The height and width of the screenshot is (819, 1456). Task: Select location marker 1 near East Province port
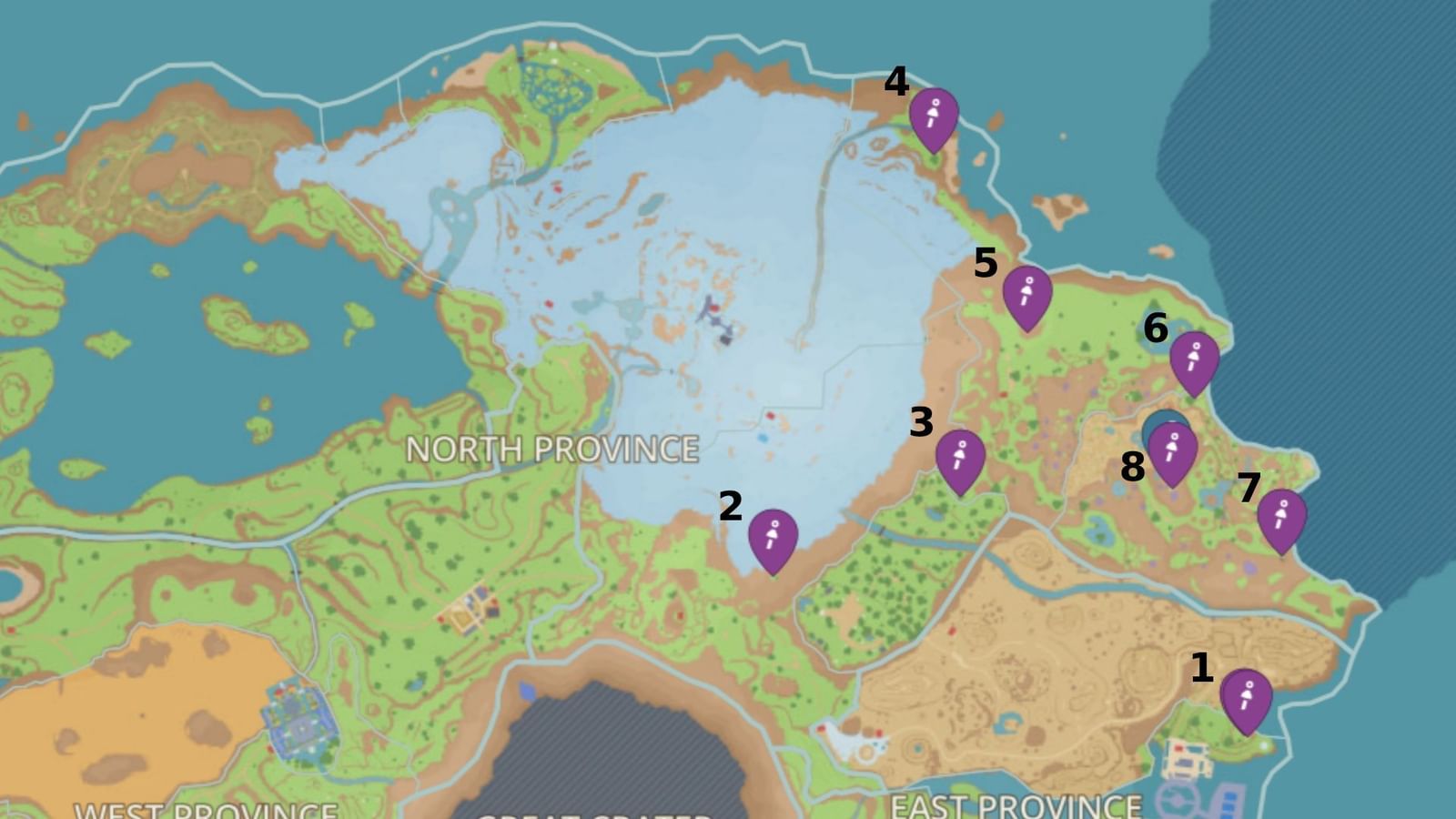click(1247, 703)
